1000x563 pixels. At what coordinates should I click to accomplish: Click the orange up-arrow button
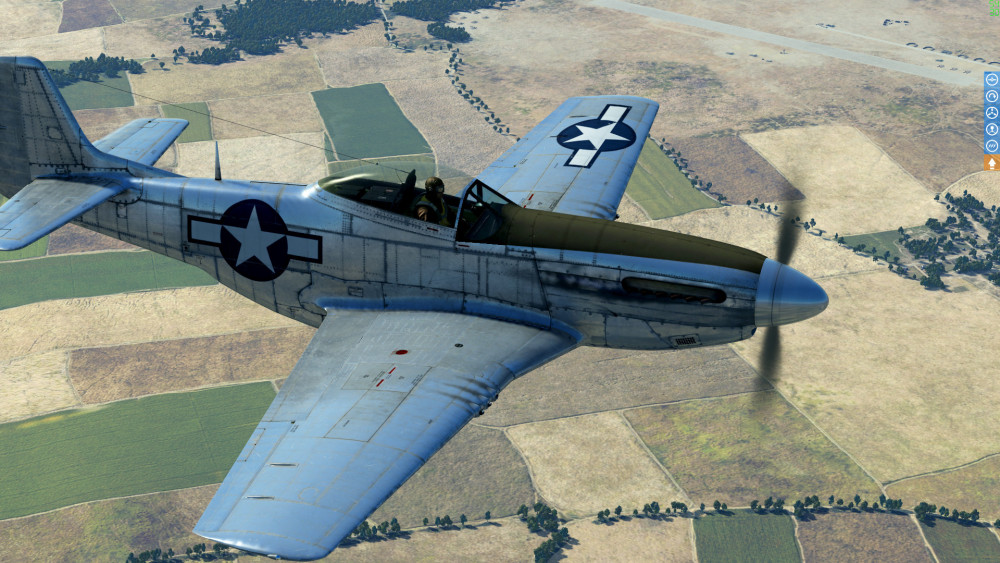pyautogui.click(x=992, y=163)
